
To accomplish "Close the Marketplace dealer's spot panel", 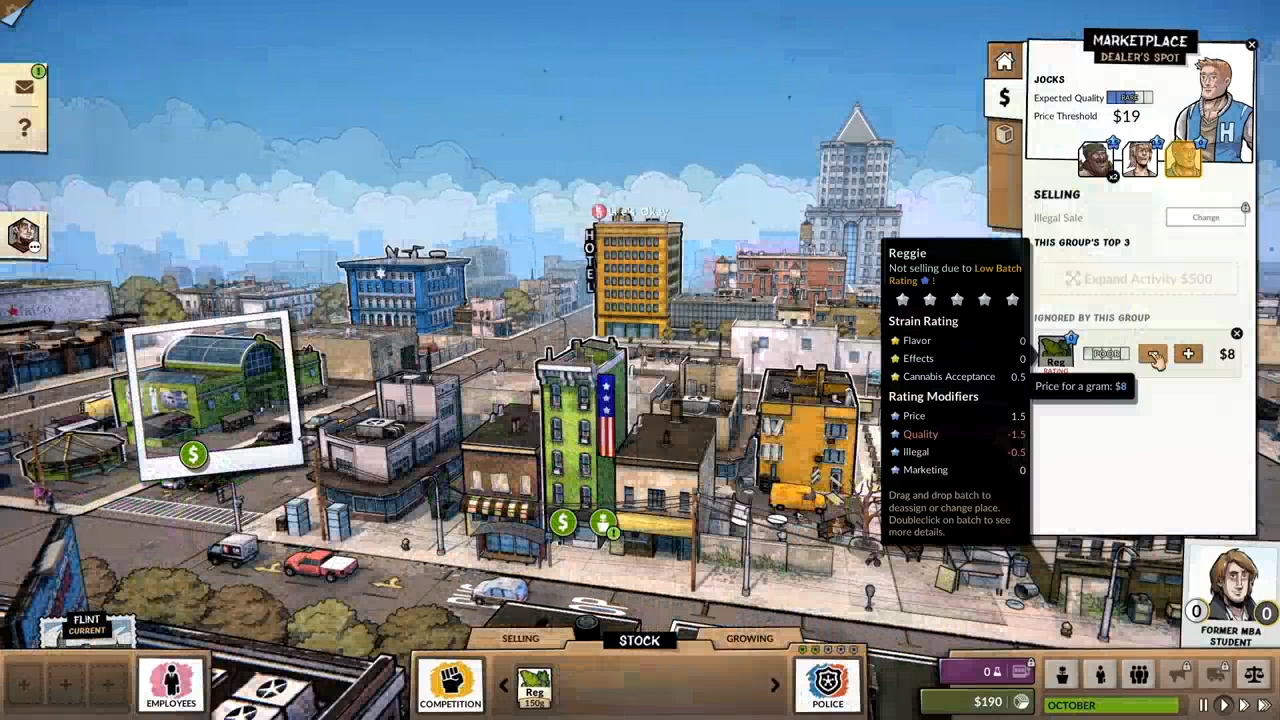I will 1251,45.
